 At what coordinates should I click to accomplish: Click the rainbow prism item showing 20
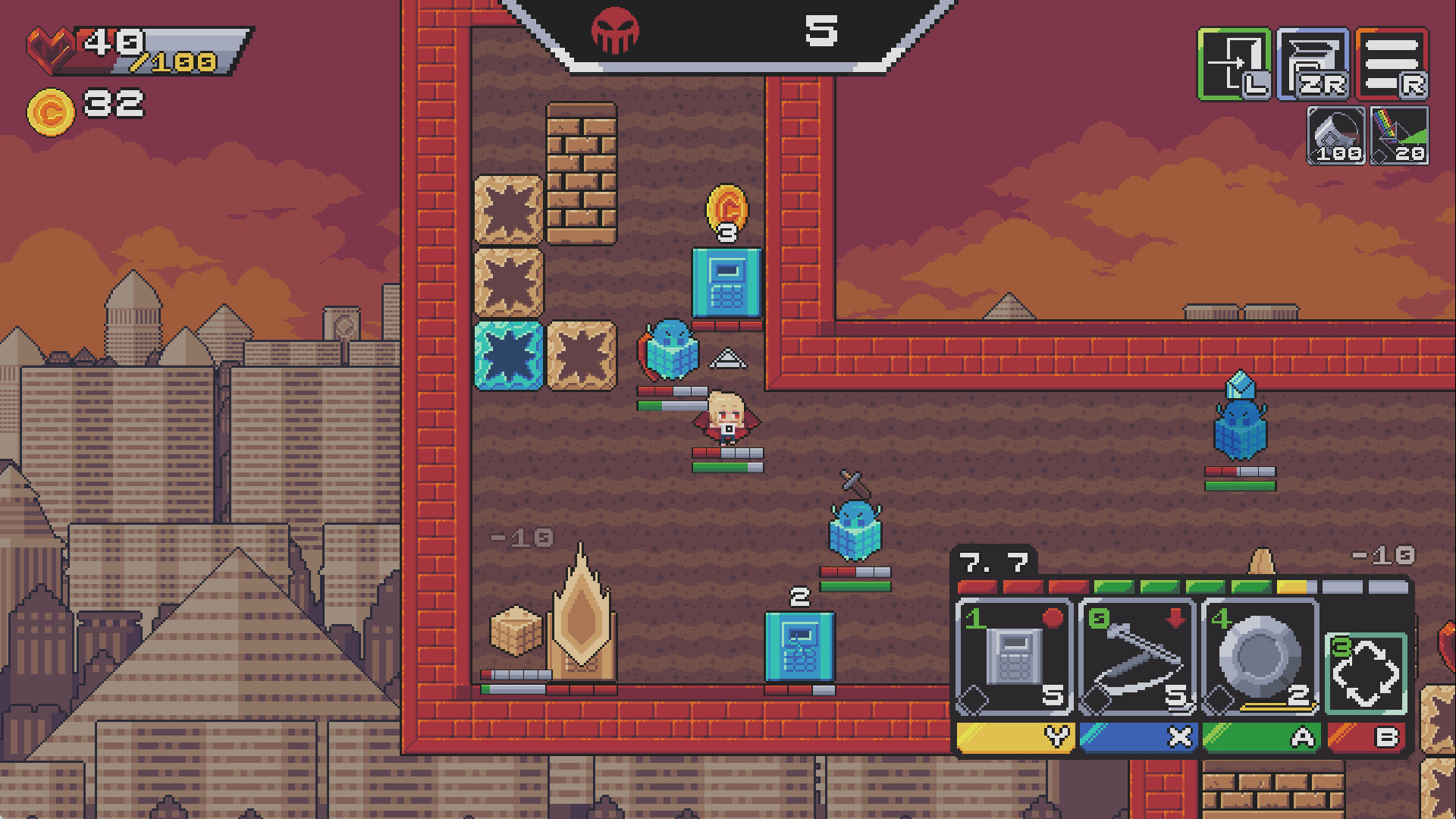(1400, 136)
